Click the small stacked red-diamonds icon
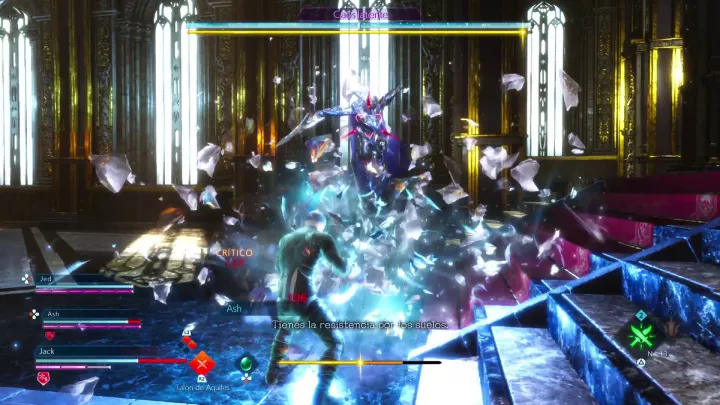This screenshot has height=405, width=720. click(x=189, y=341)
